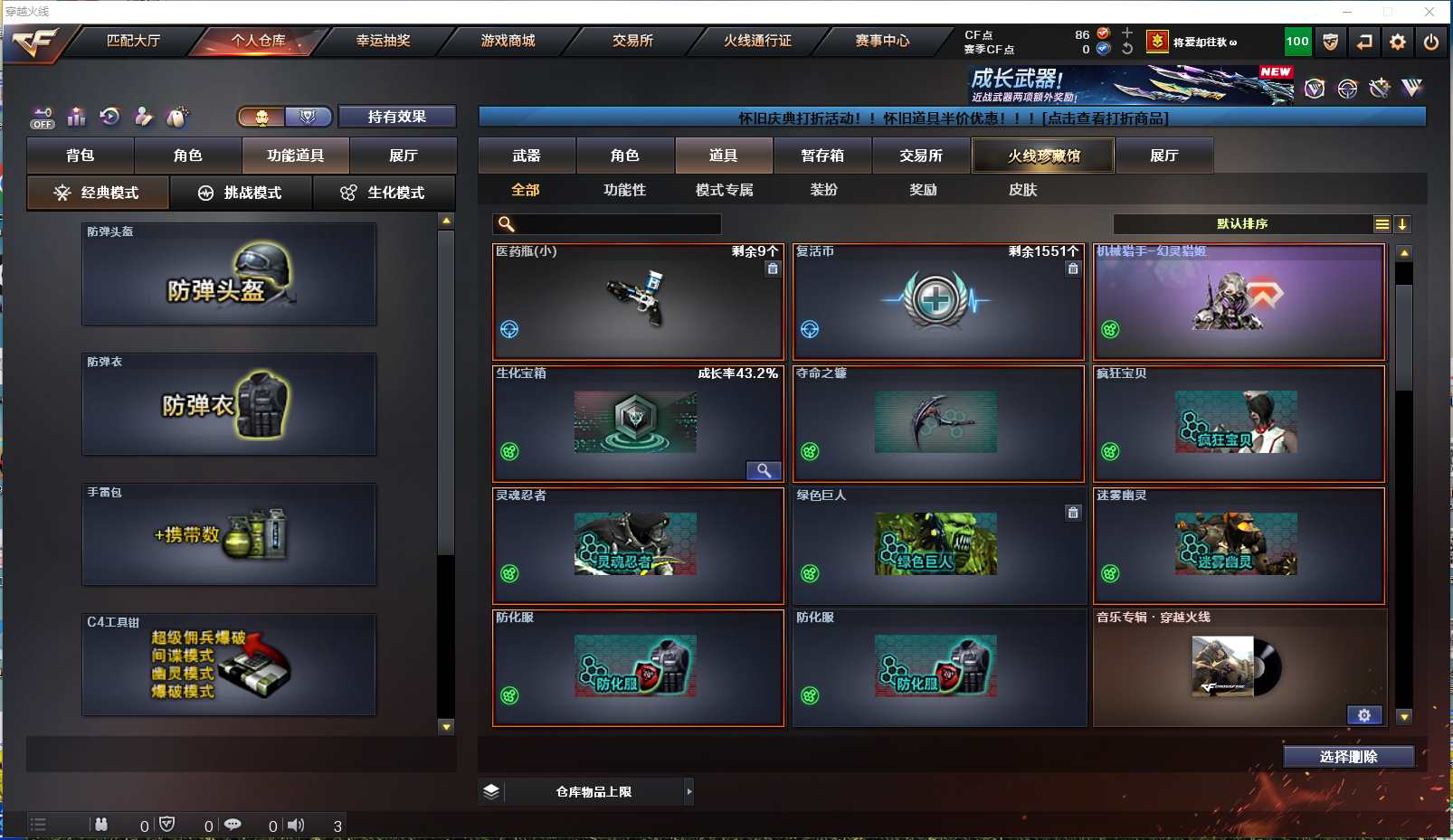Click the warehouse search field
The height and width of the screenshot is (840, 1453).
[x=618, y=224]
